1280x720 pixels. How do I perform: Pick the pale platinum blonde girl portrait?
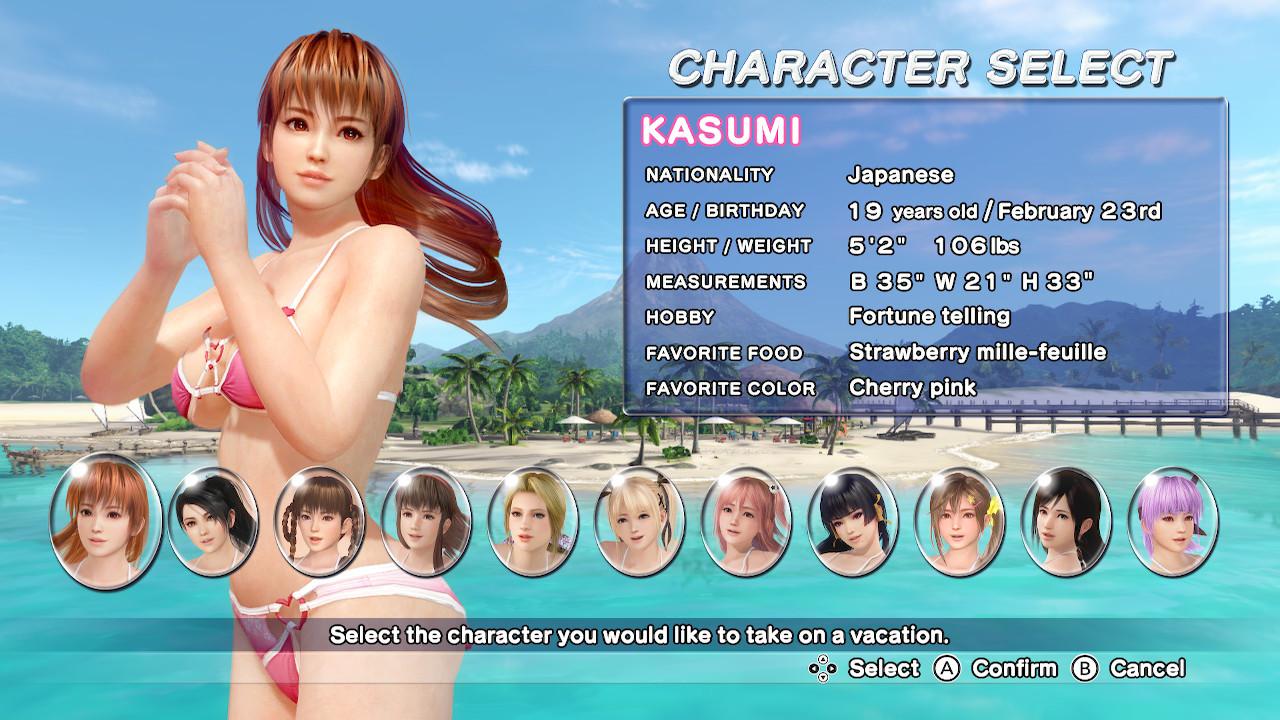[x=640, y=521]
